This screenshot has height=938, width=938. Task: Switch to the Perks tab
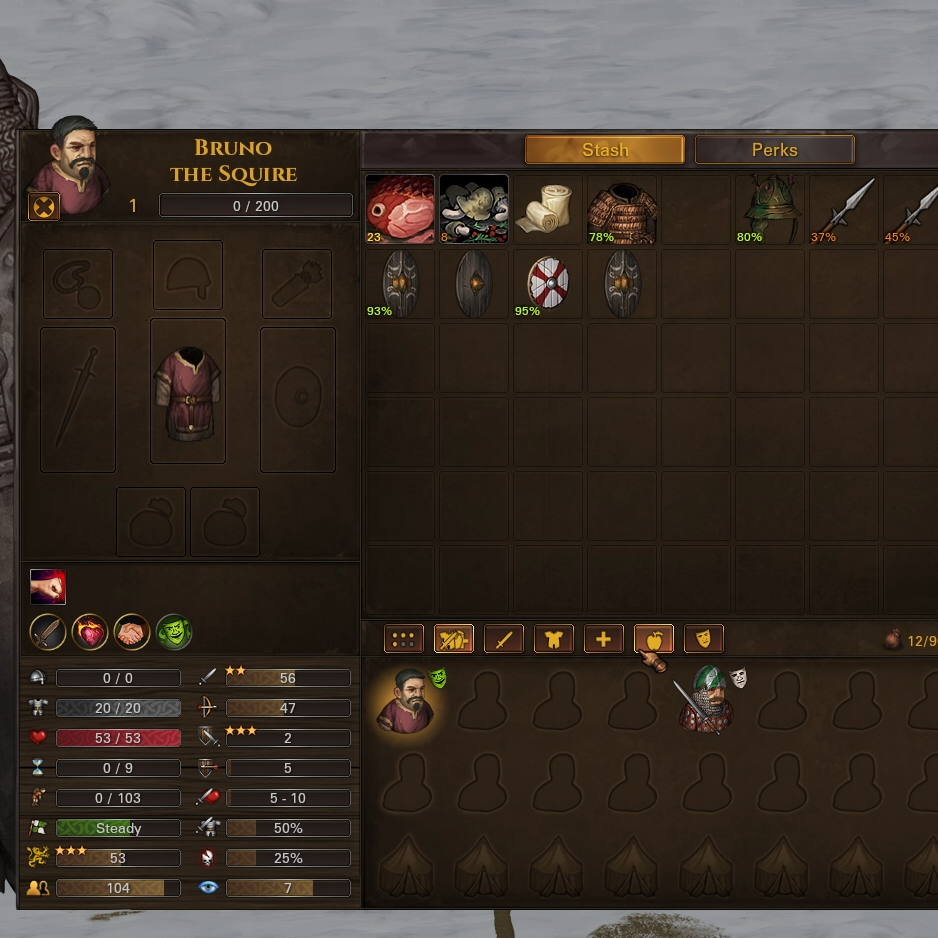click(x=774, y=150)
